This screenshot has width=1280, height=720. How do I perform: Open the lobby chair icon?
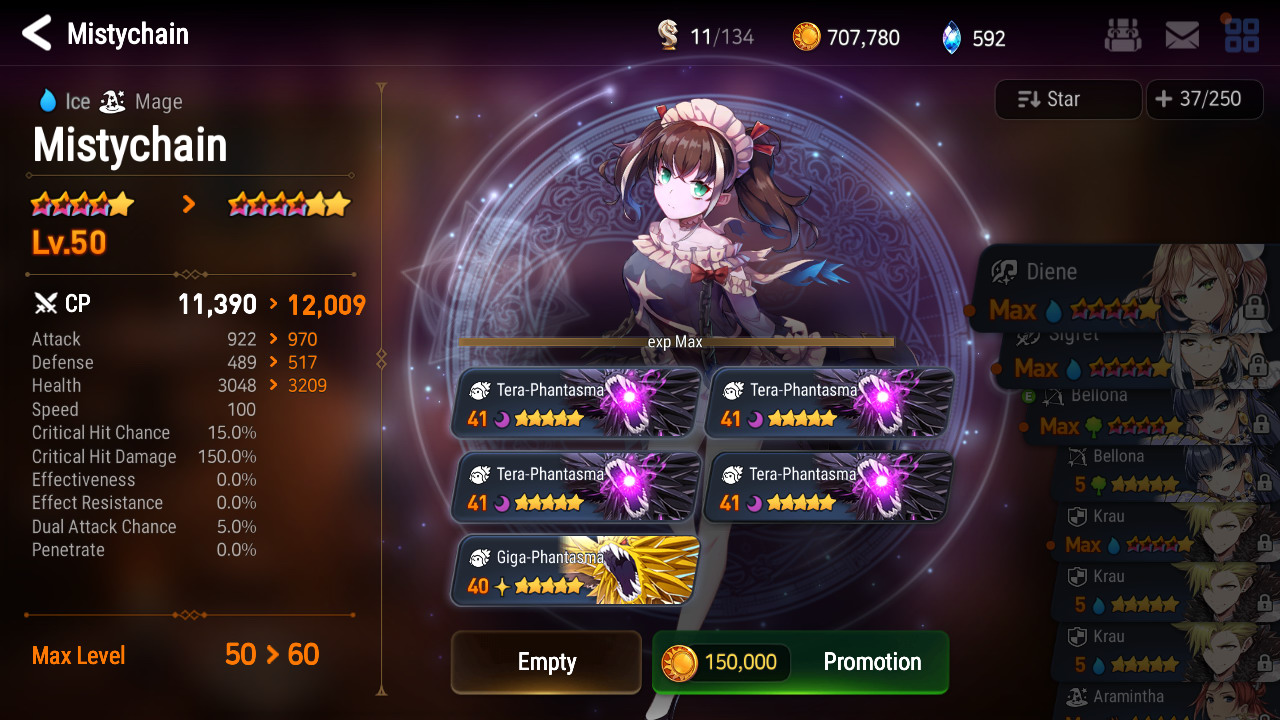1122,37
